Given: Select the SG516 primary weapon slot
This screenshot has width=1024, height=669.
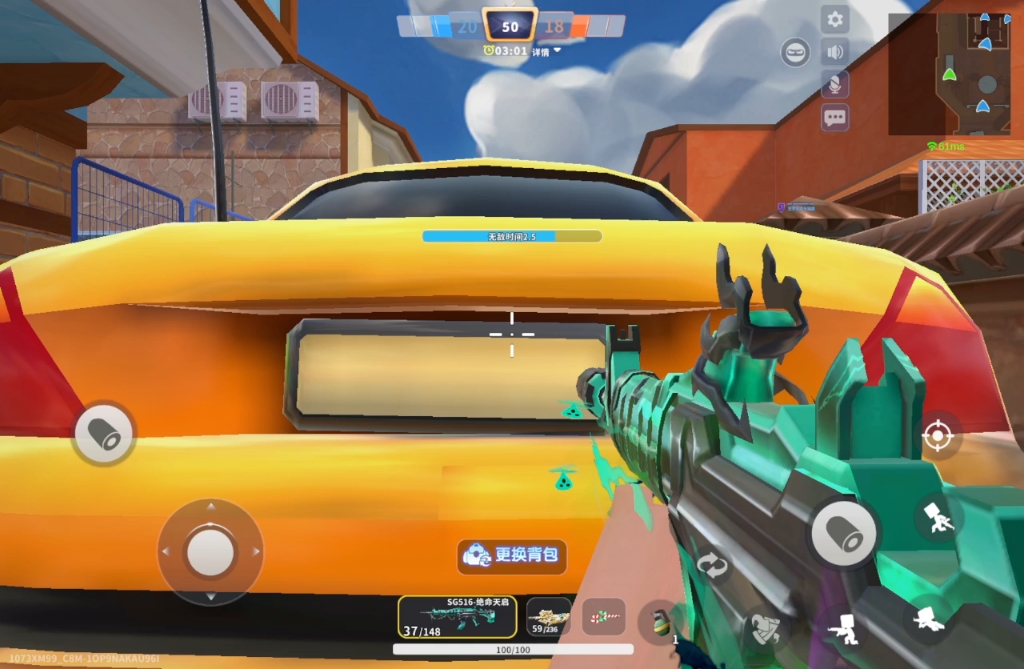Looking at the screenshot, I should tap(457, 617).
